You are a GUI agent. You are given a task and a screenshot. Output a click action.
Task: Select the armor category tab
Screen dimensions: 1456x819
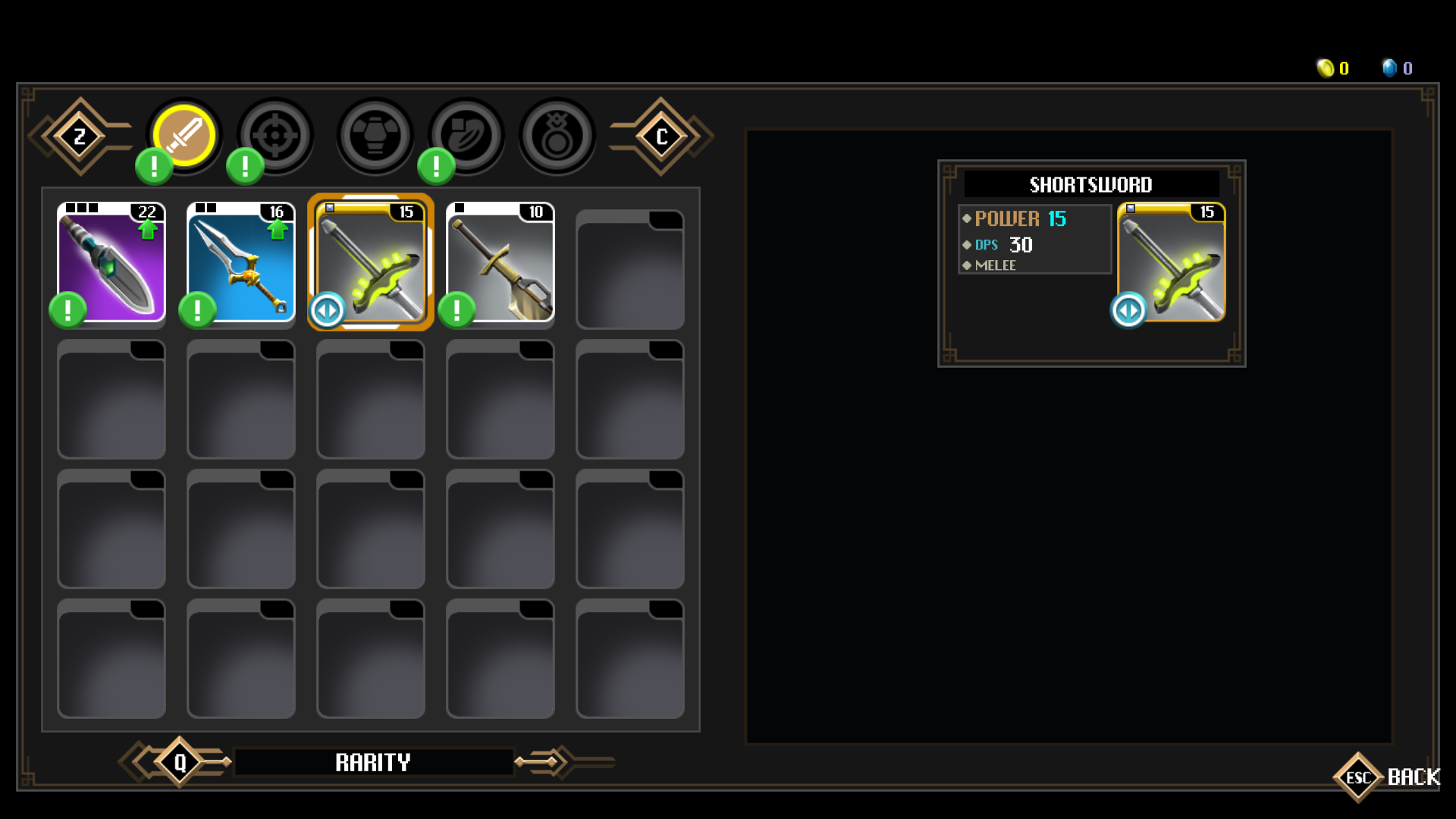pos(375,136)
